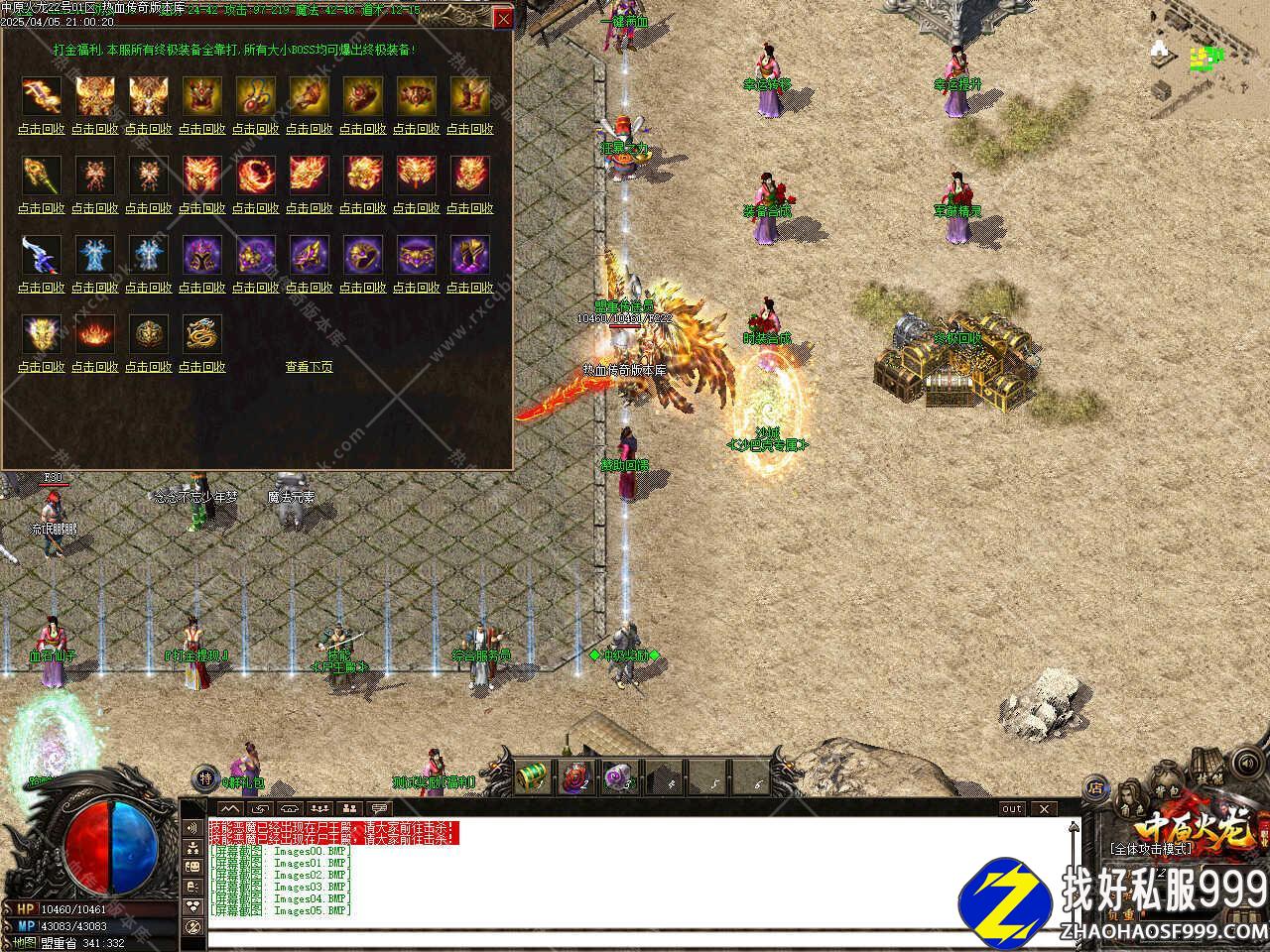This screenshot has height=952, width=1270.
Task: Select the golden dragon emblem item
Action: pyautogui.click(x=201, y=334)
